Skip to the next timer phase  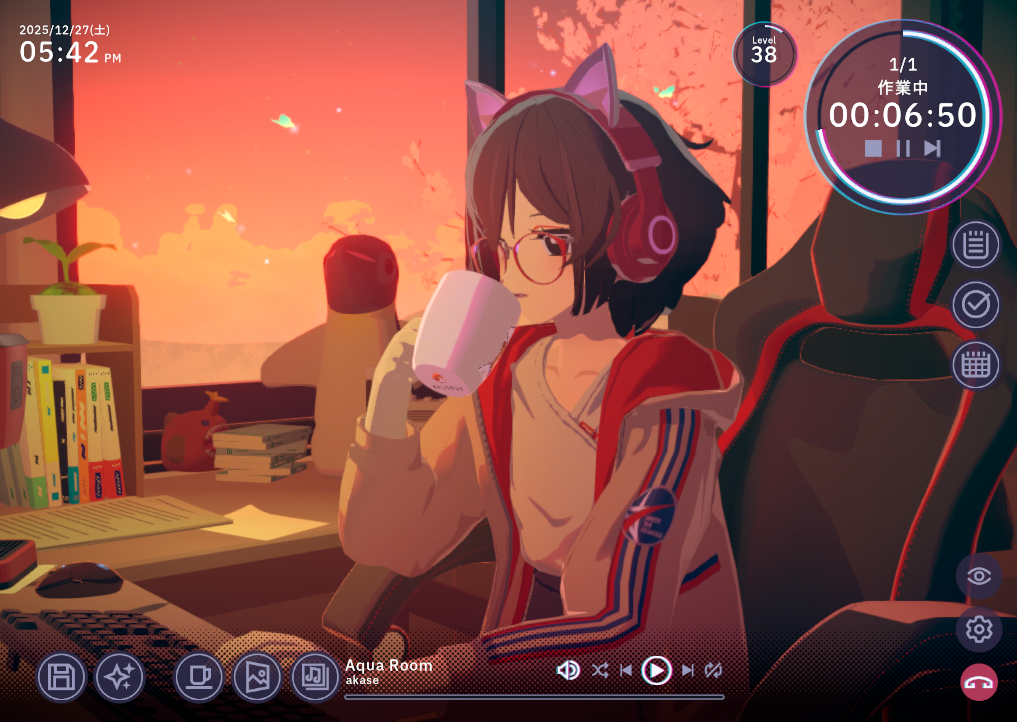pyautogui.click(x=932, y=148)
